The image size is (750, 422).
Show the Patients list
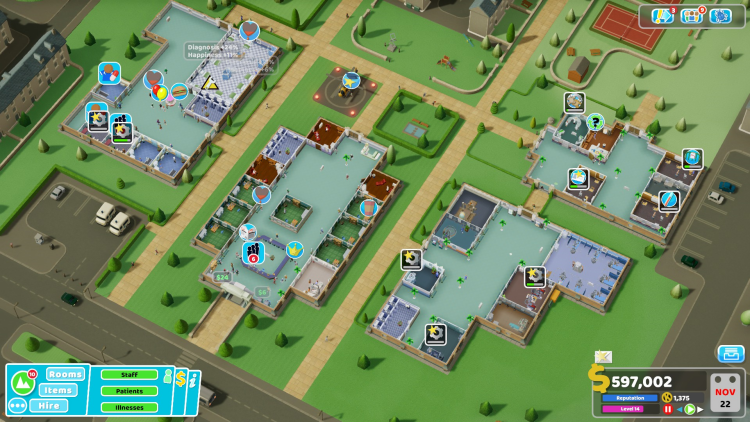(x=129, y=391)
